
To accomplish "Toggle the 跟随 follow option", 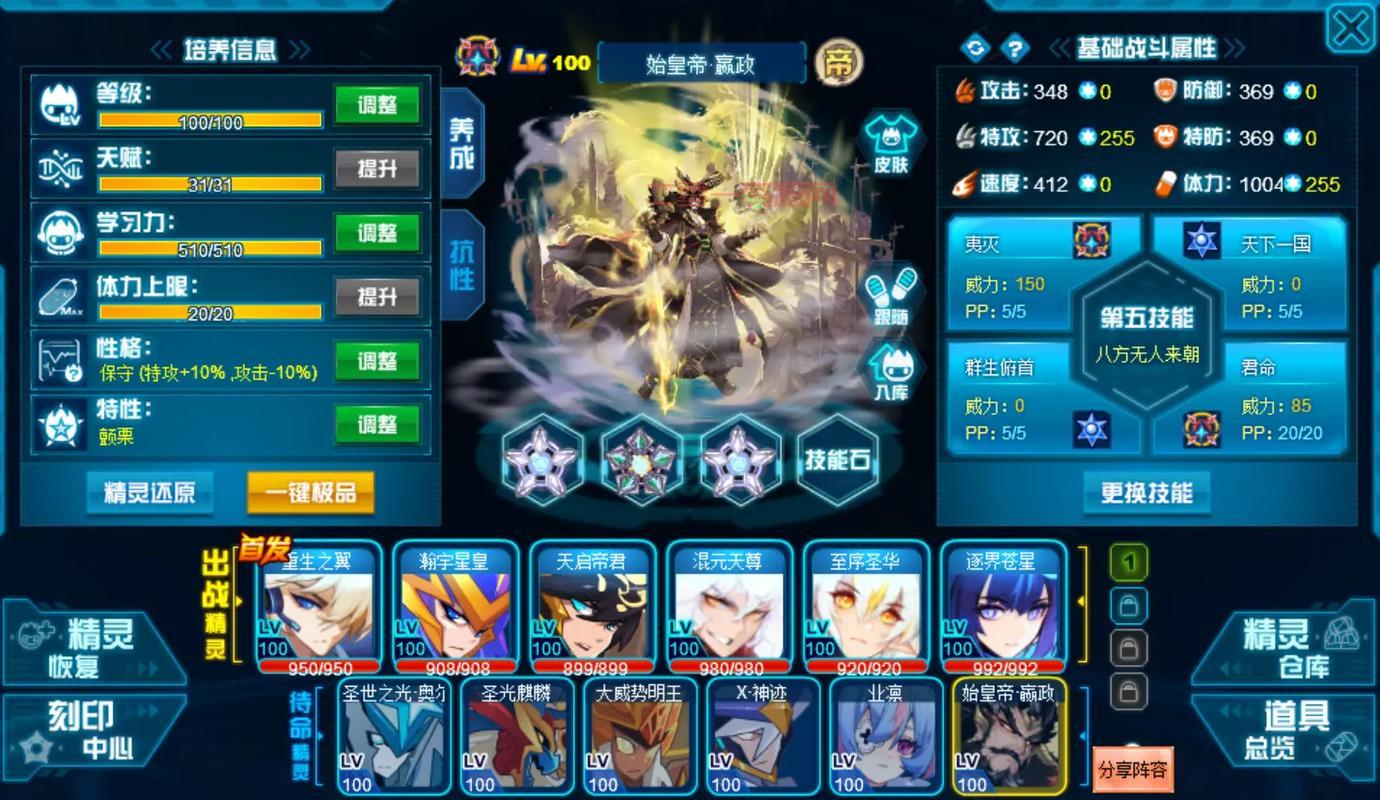I will (x=890, y=297).
